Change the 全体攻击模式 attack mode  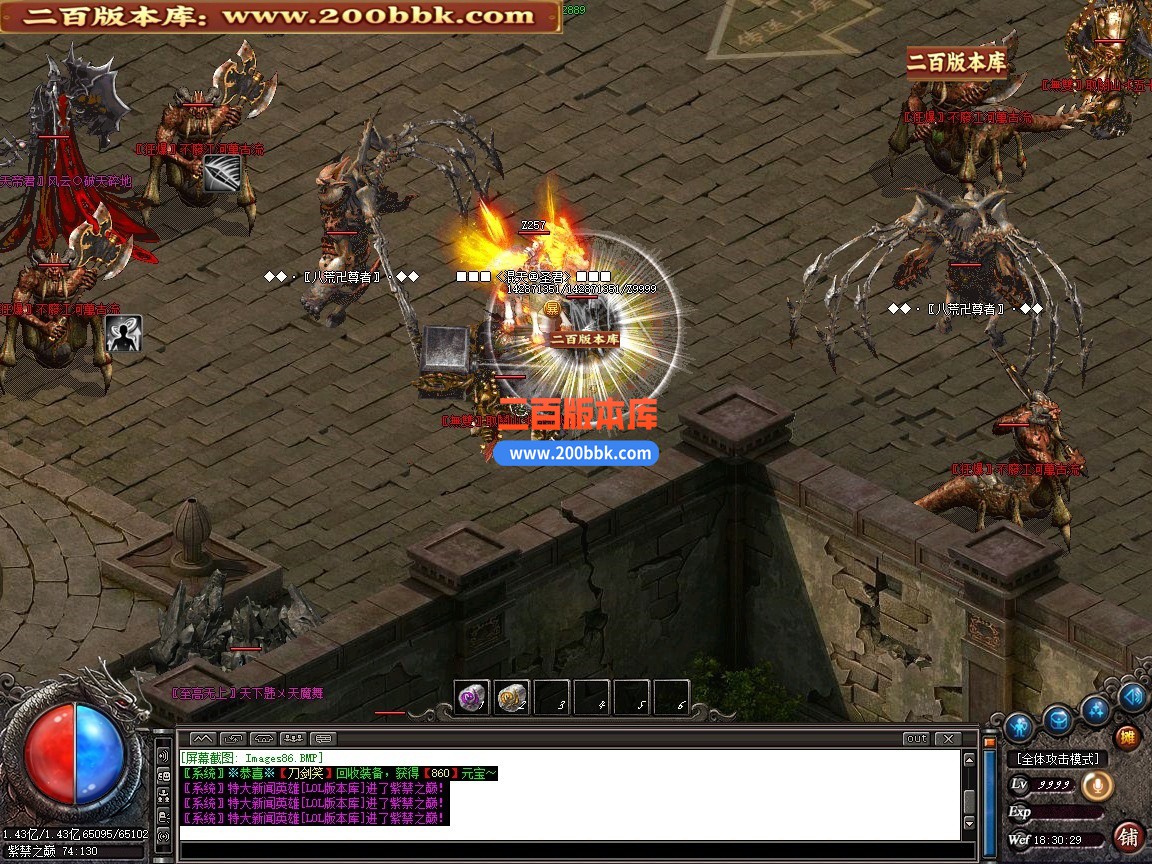pyautogui.click(x=1056, y=760)
